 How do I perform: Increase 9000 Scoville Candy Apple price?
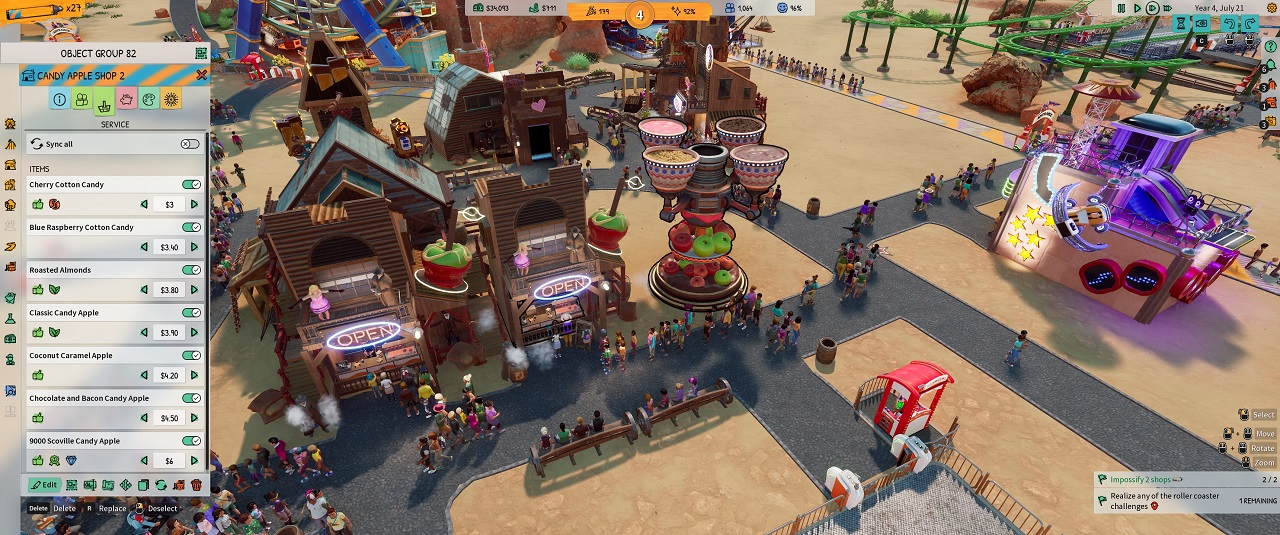(194, 461)
